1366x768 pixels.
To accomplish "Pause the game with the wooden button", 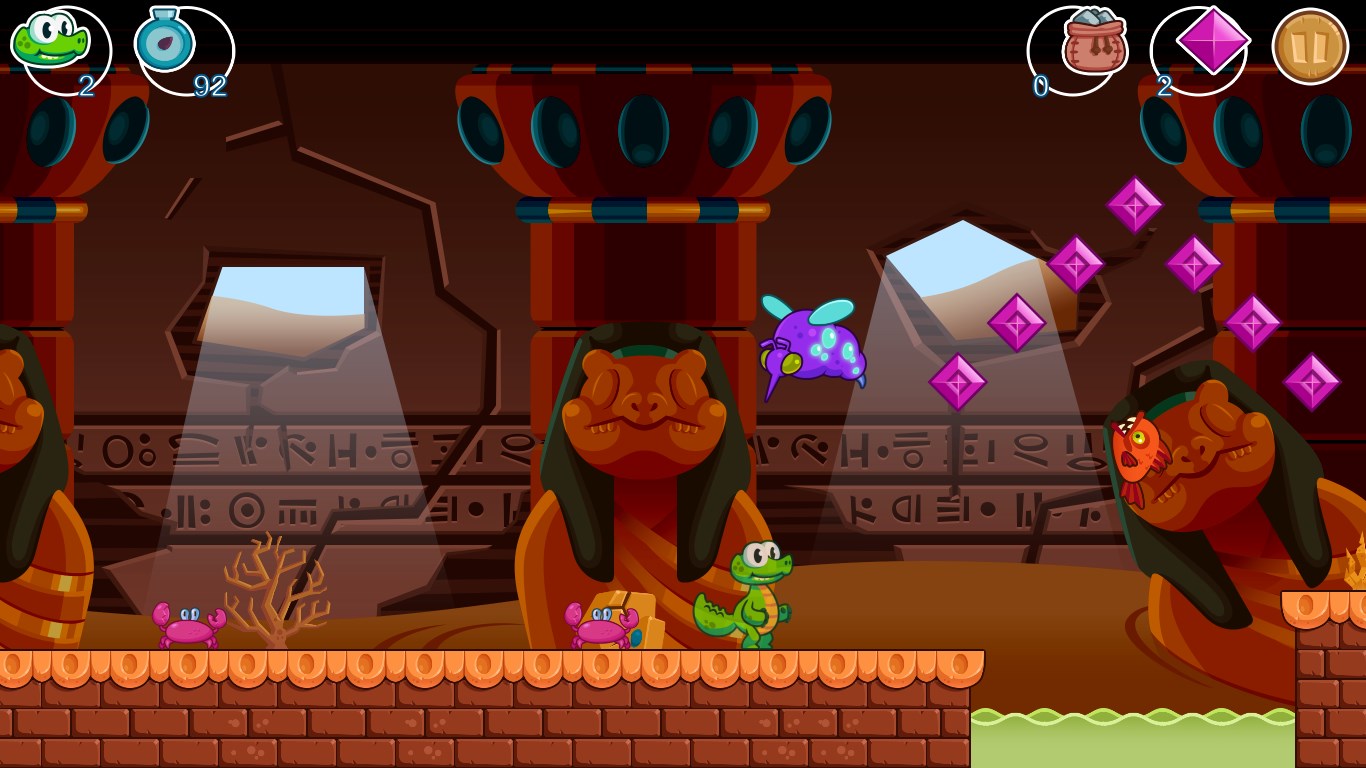I will point(1310,46).
